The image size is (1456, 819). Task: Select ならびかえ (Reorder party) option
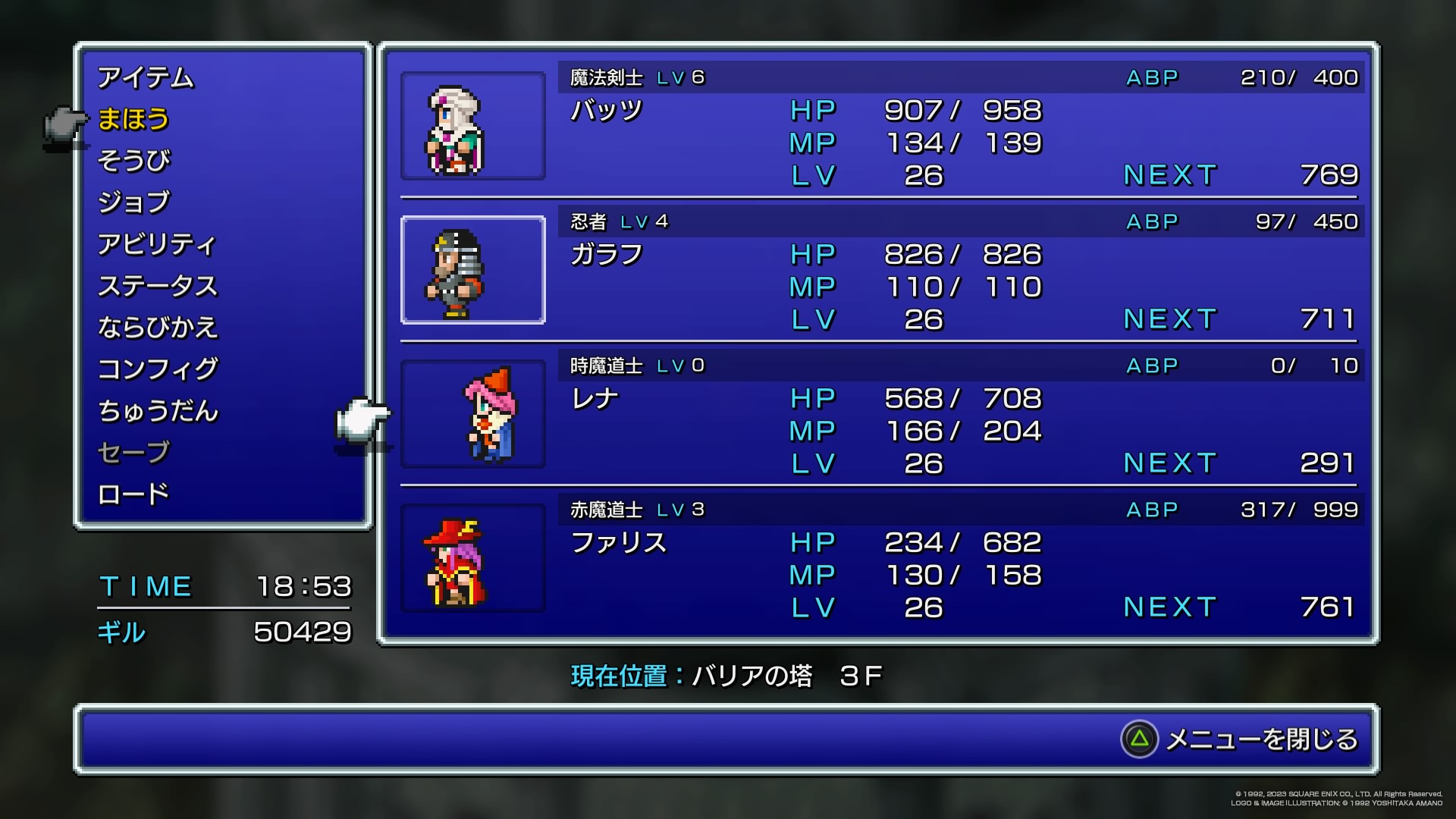[x=158, y=328]
